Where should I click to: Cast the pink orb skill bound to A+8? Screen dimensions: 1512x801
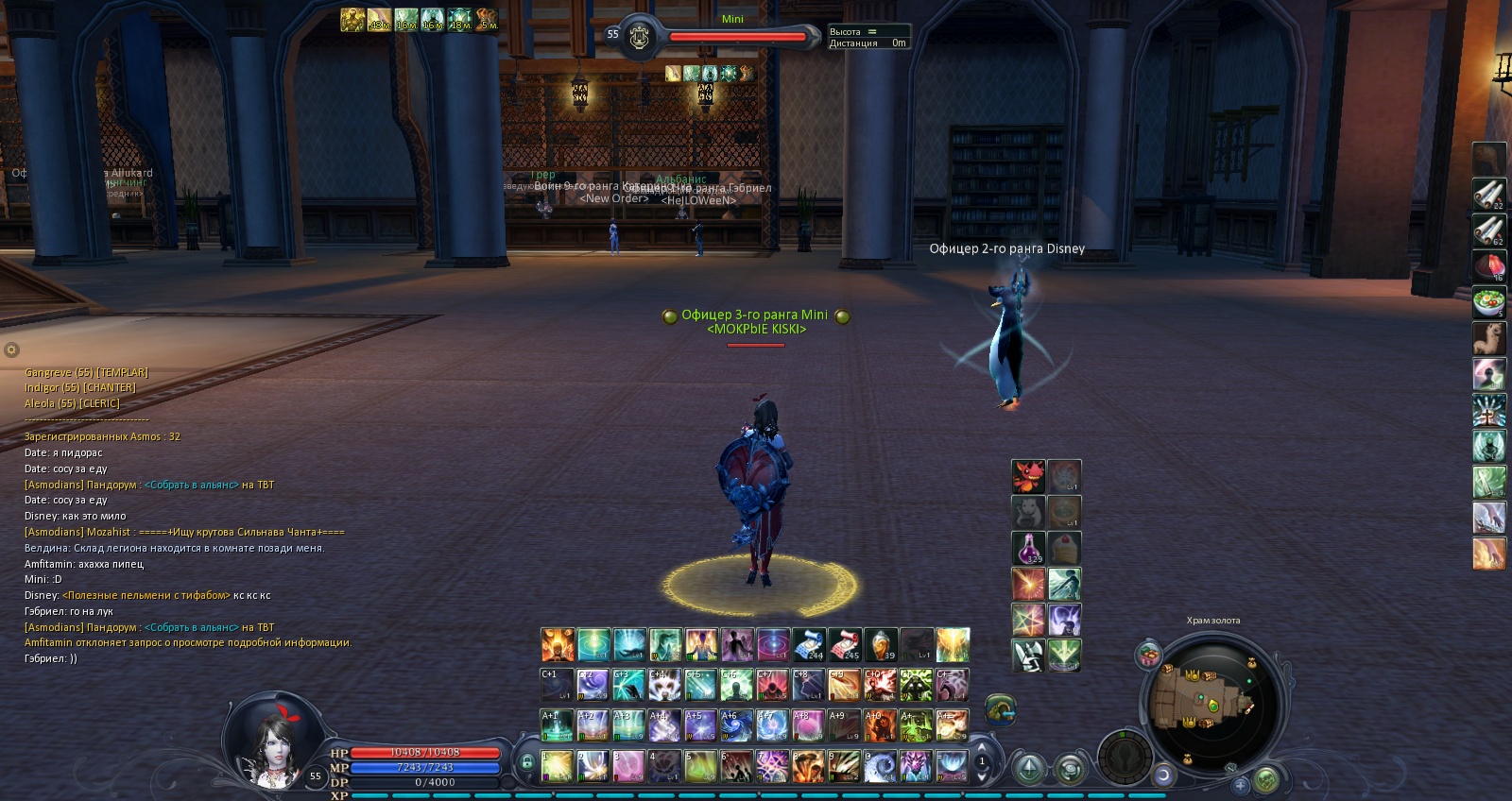[x=808, y=725]
